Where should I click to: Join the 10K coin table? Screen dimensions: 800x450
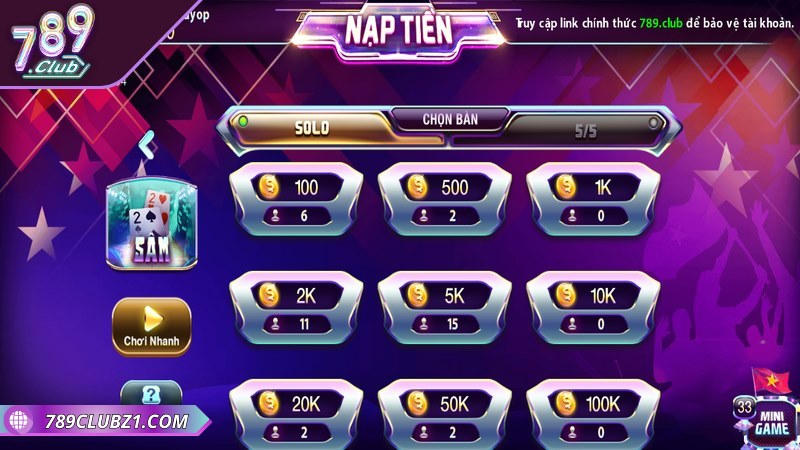point(592,306)
